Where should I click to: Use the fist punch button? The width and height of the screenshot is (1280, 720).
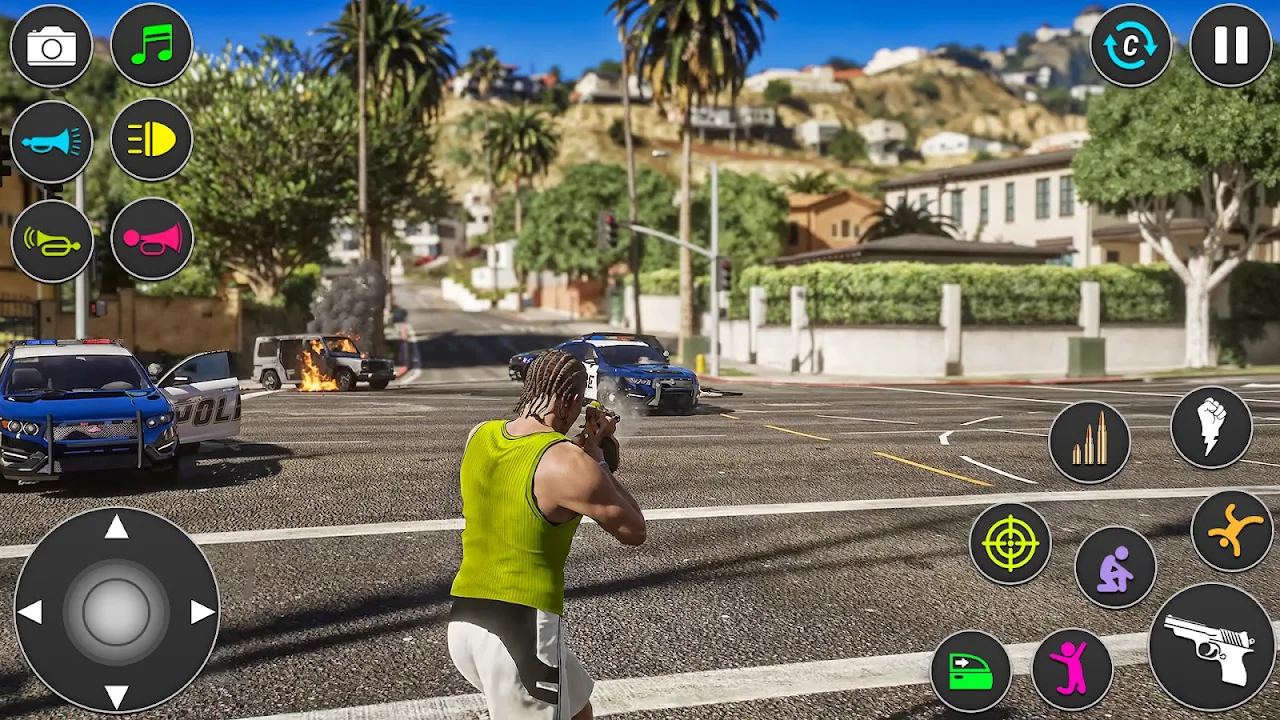click(x=1211, y=427)
